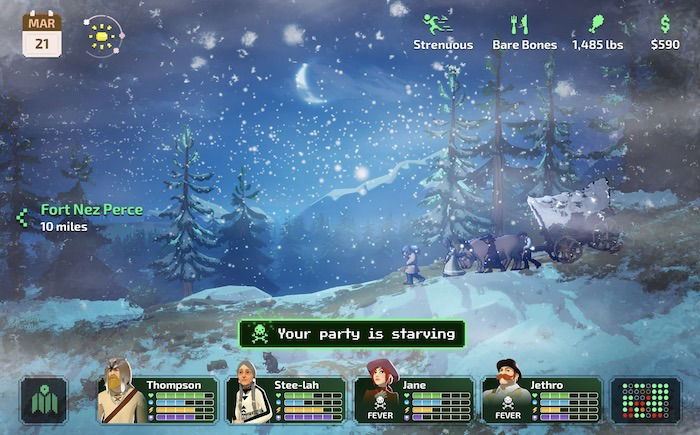Check the sun weather indicator
The width and height of the screenshot is (700, 435).
point(102,35)
